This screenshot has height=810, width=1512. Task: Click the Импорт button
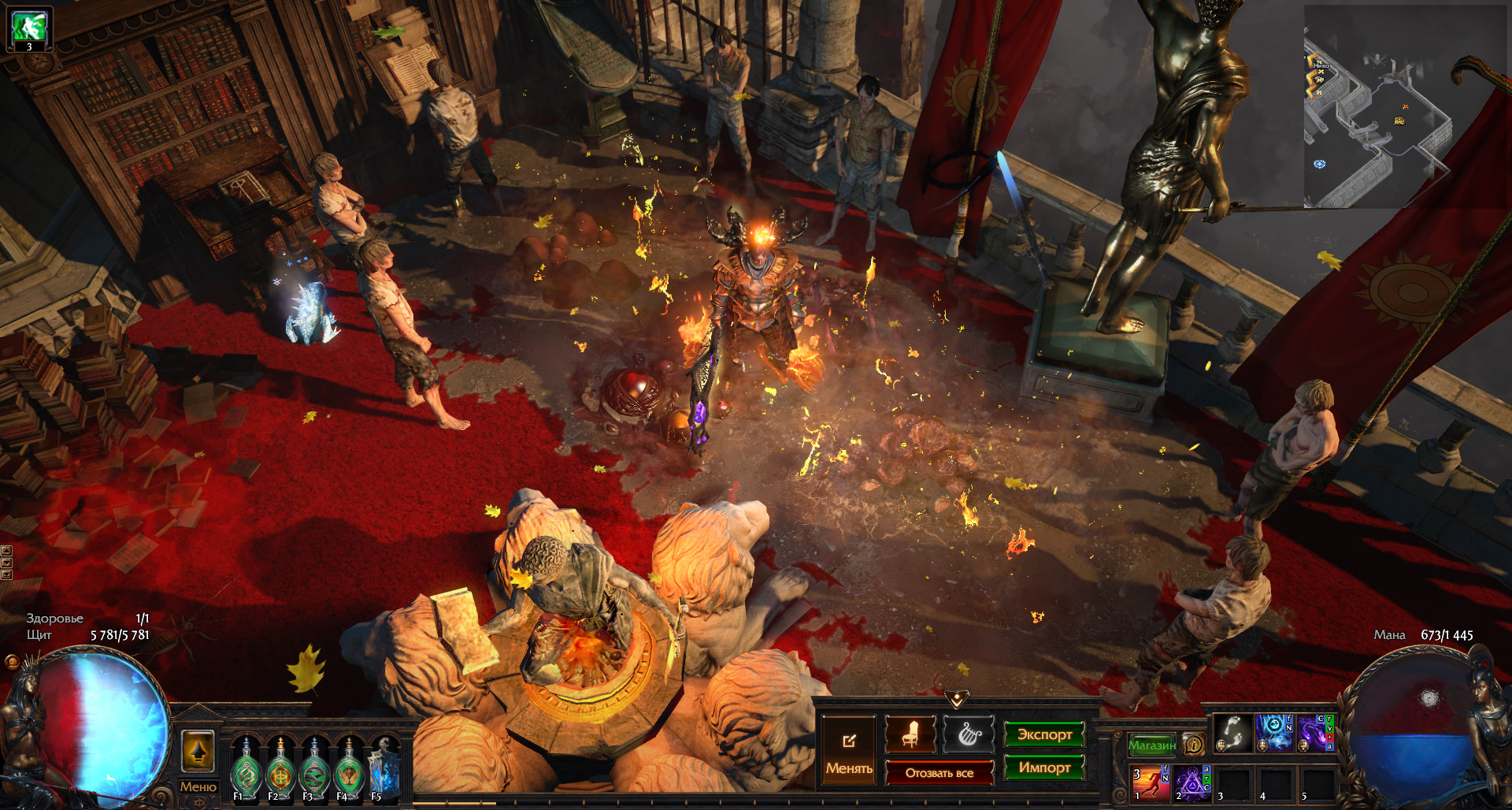coord(1044,767)
